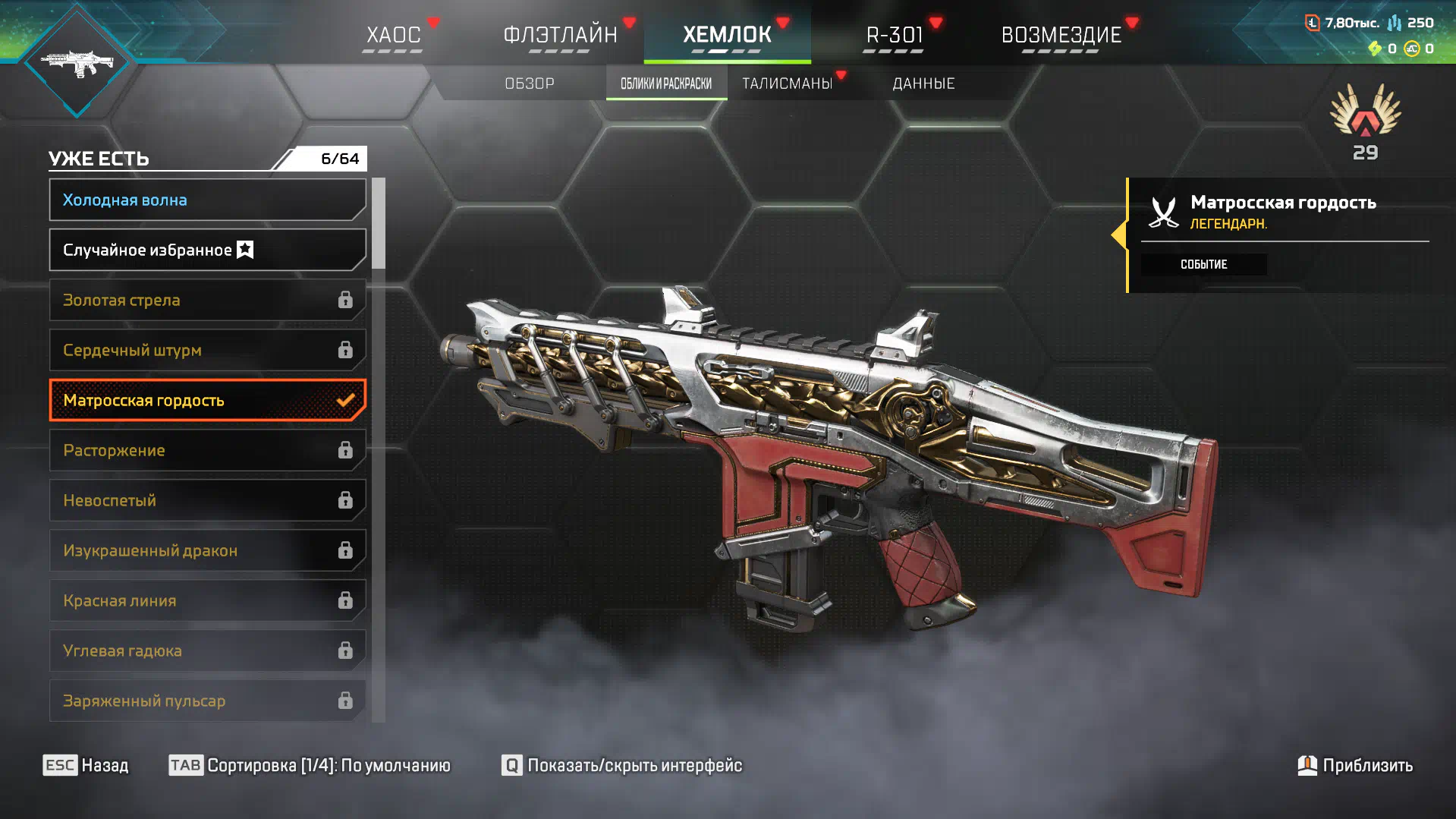Go back with the Назад button
The image size is (1456, 819).
[x=86, y=765]
